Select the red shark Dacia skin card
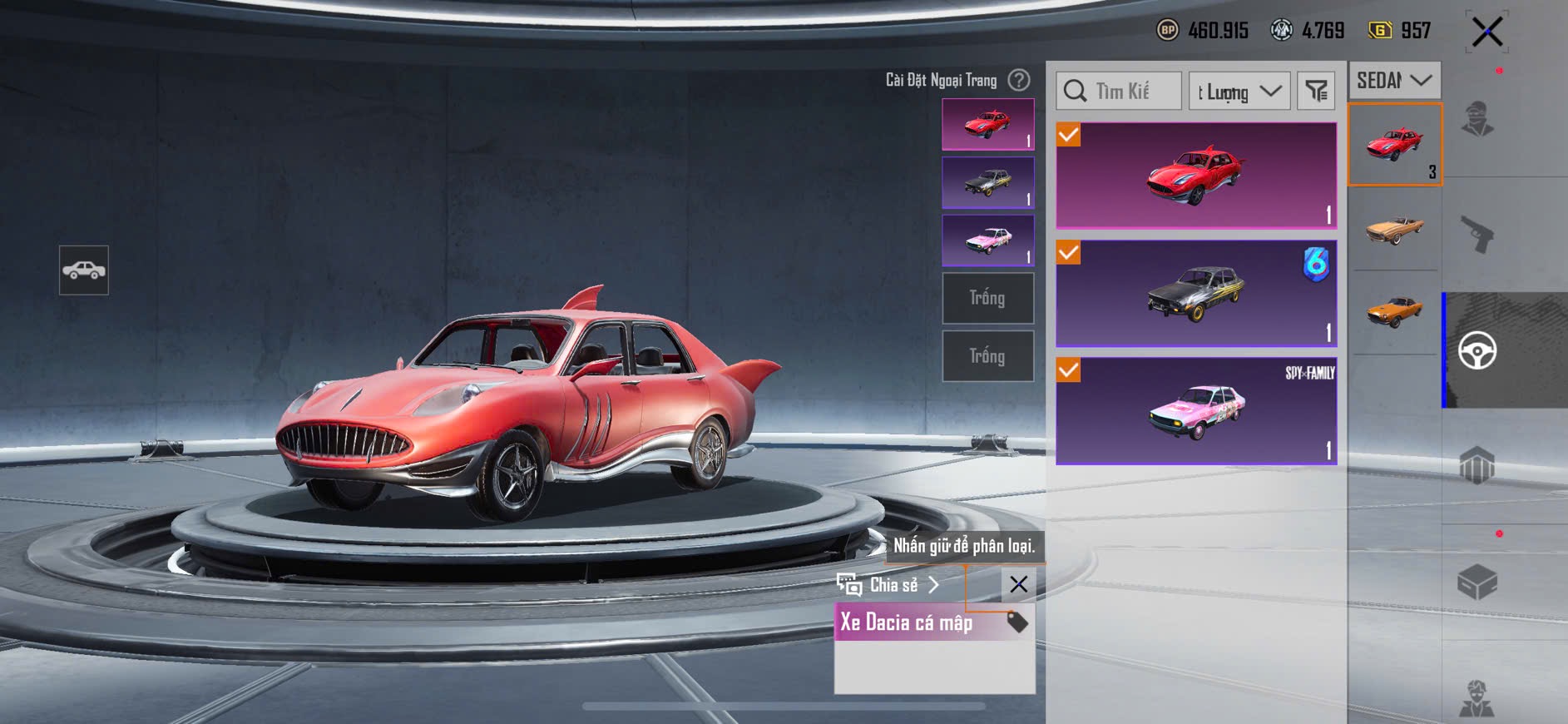Screen dimensions: 1568x724 click(1196, 176)
